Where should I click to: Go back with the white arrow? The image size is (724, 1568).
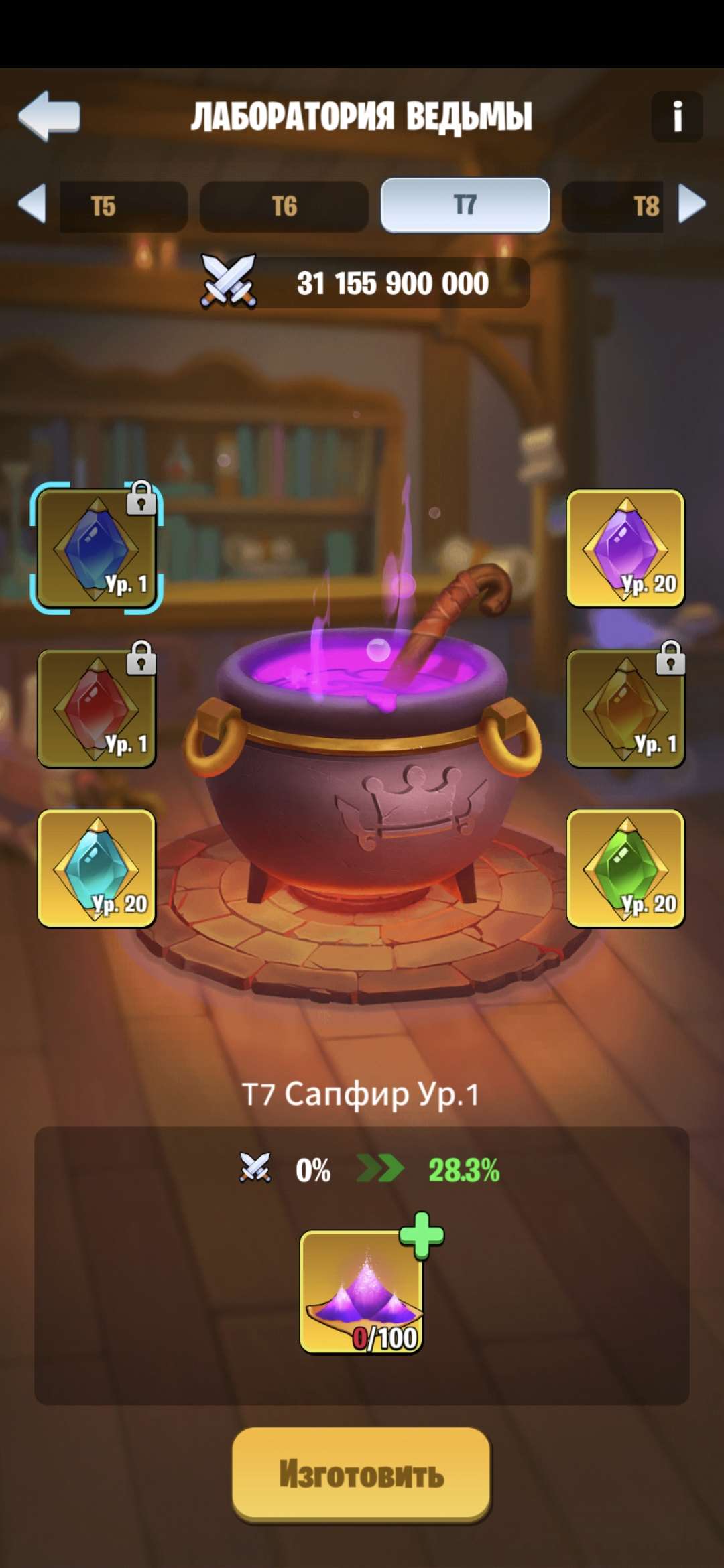[x=49, y=116]
